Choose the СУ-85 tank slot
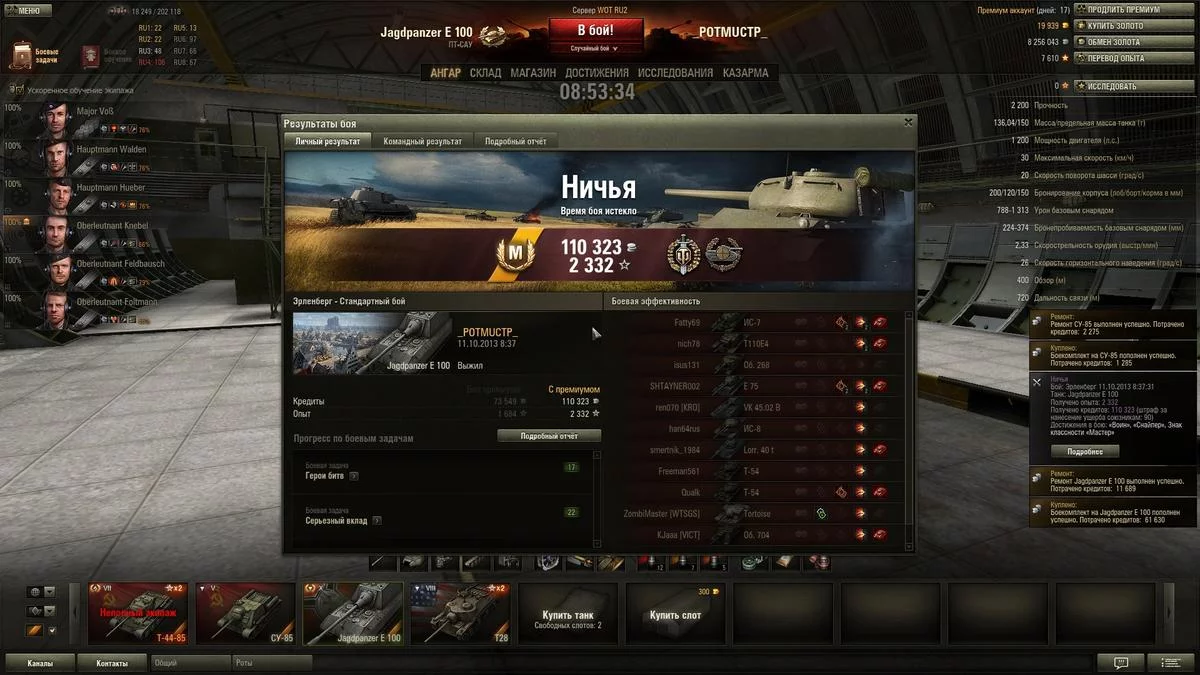Image resolution: width=1200 pixels, height=675 pixels. pyautogui.click(x=247, y=613)
